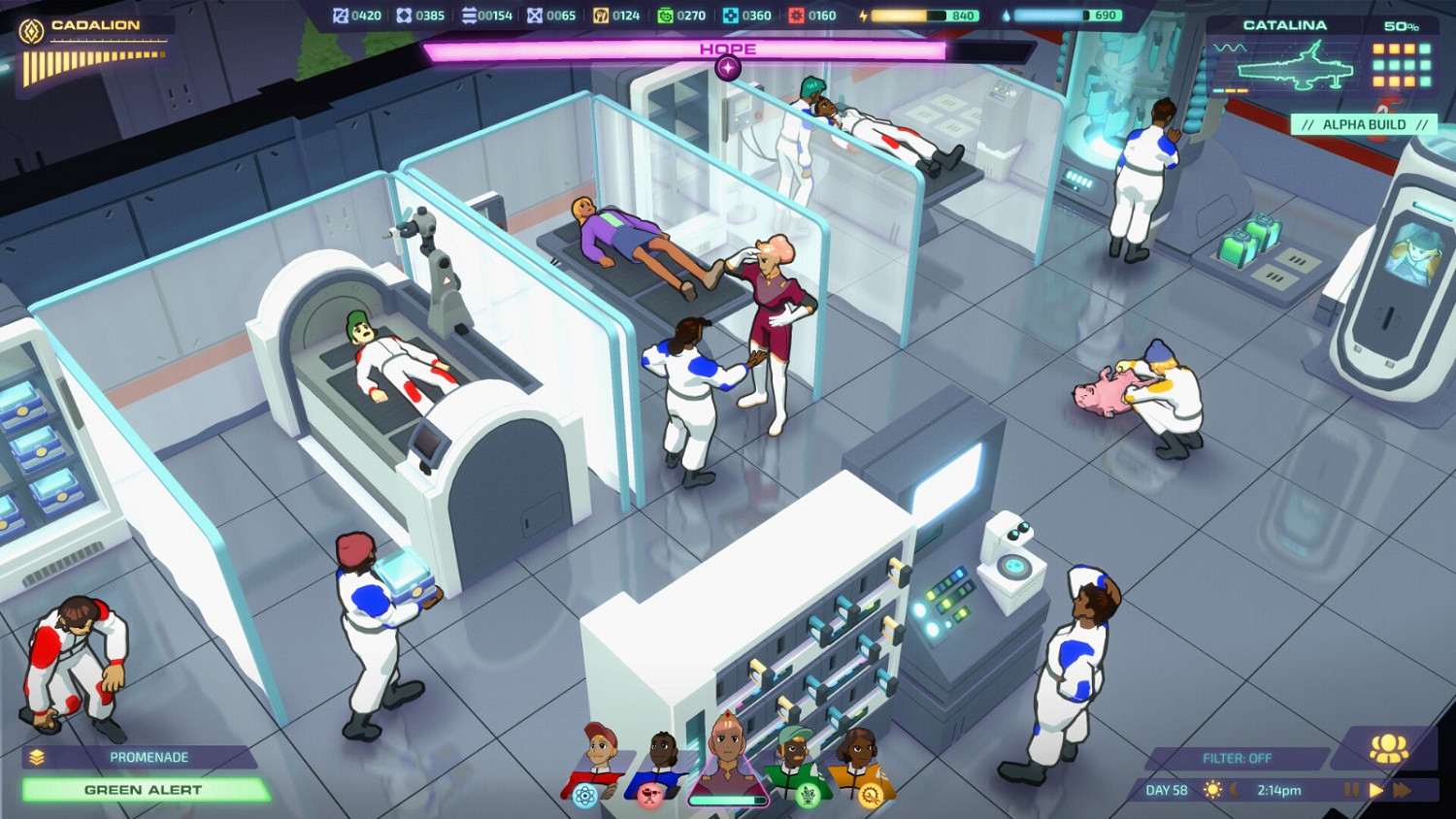Click the deck layers icon beside Promenade
The height and width of the screenshot is (819, 1456).
[37, 758]
